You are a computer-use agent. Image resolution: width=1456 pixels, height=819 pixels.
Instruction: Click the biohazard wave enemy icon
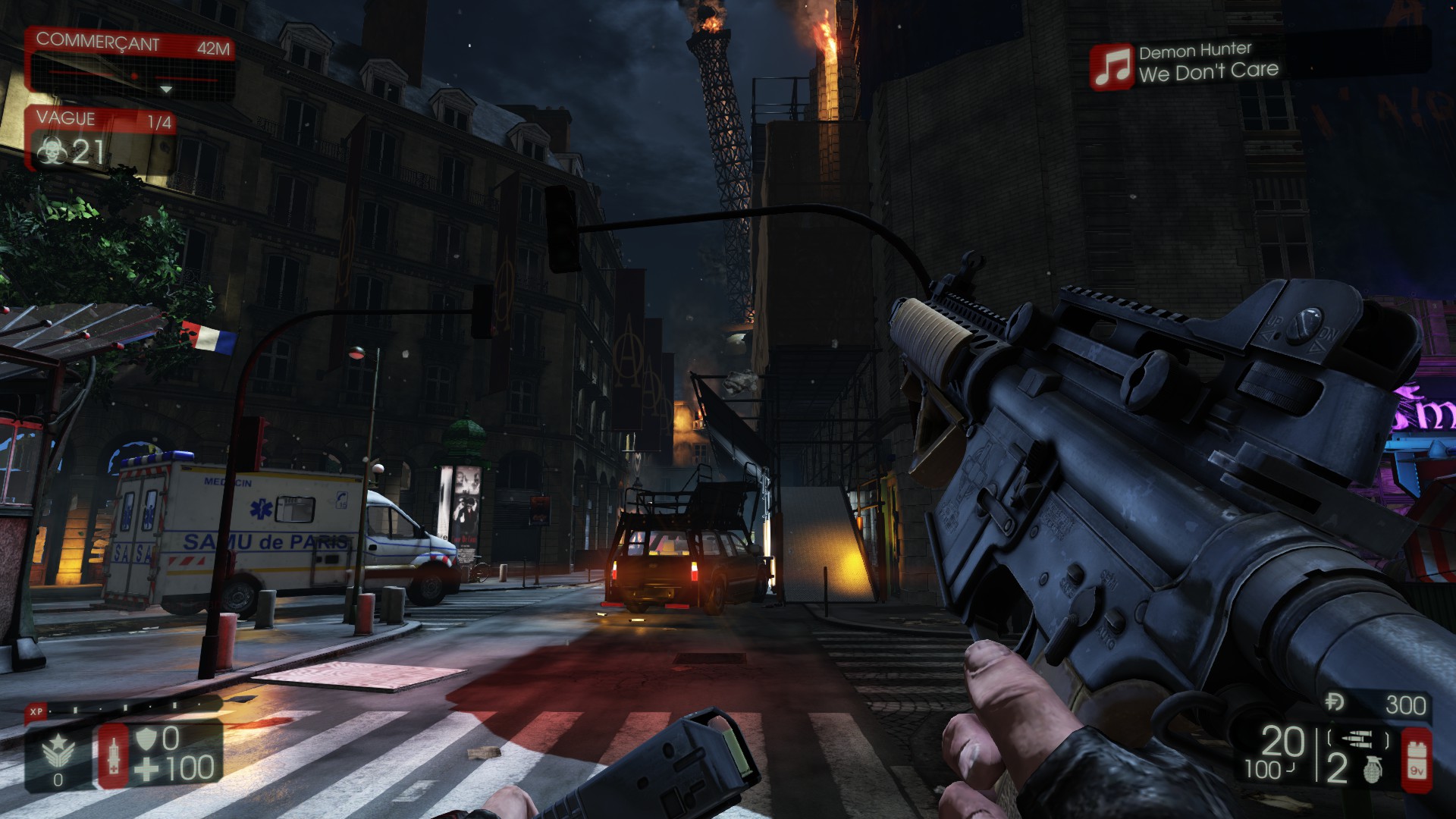pyautogui.click(x=52, y=153)
